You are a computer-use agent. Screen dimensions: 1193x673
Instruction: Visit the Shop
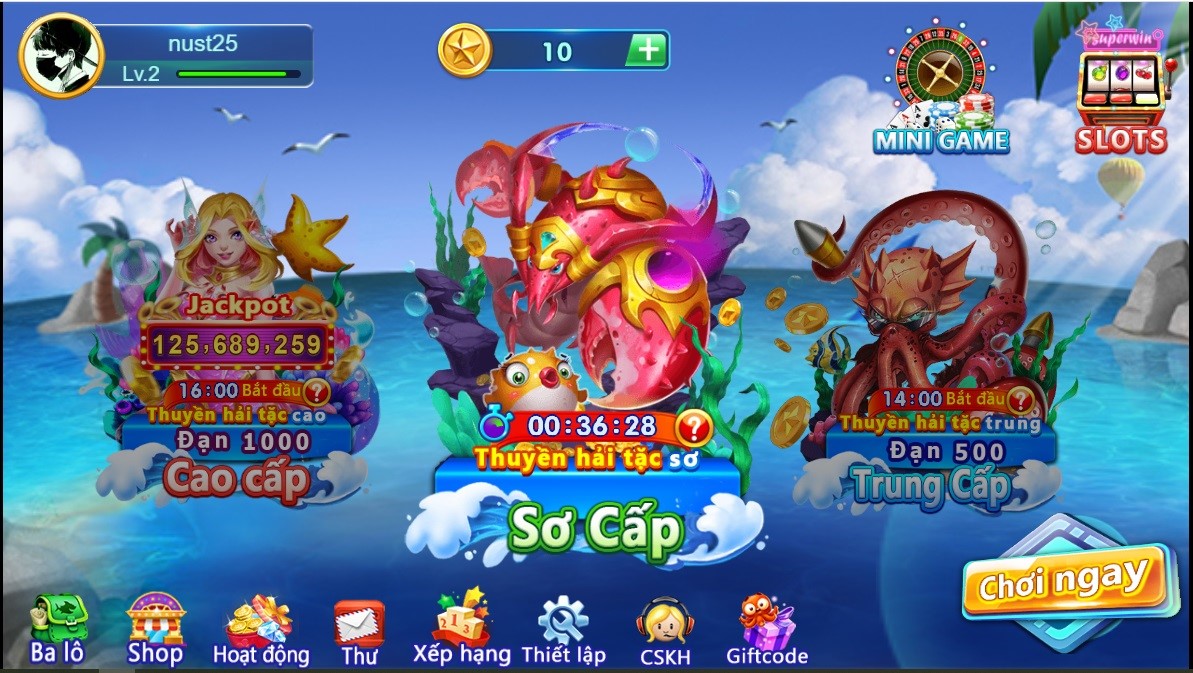coord(155,630)
